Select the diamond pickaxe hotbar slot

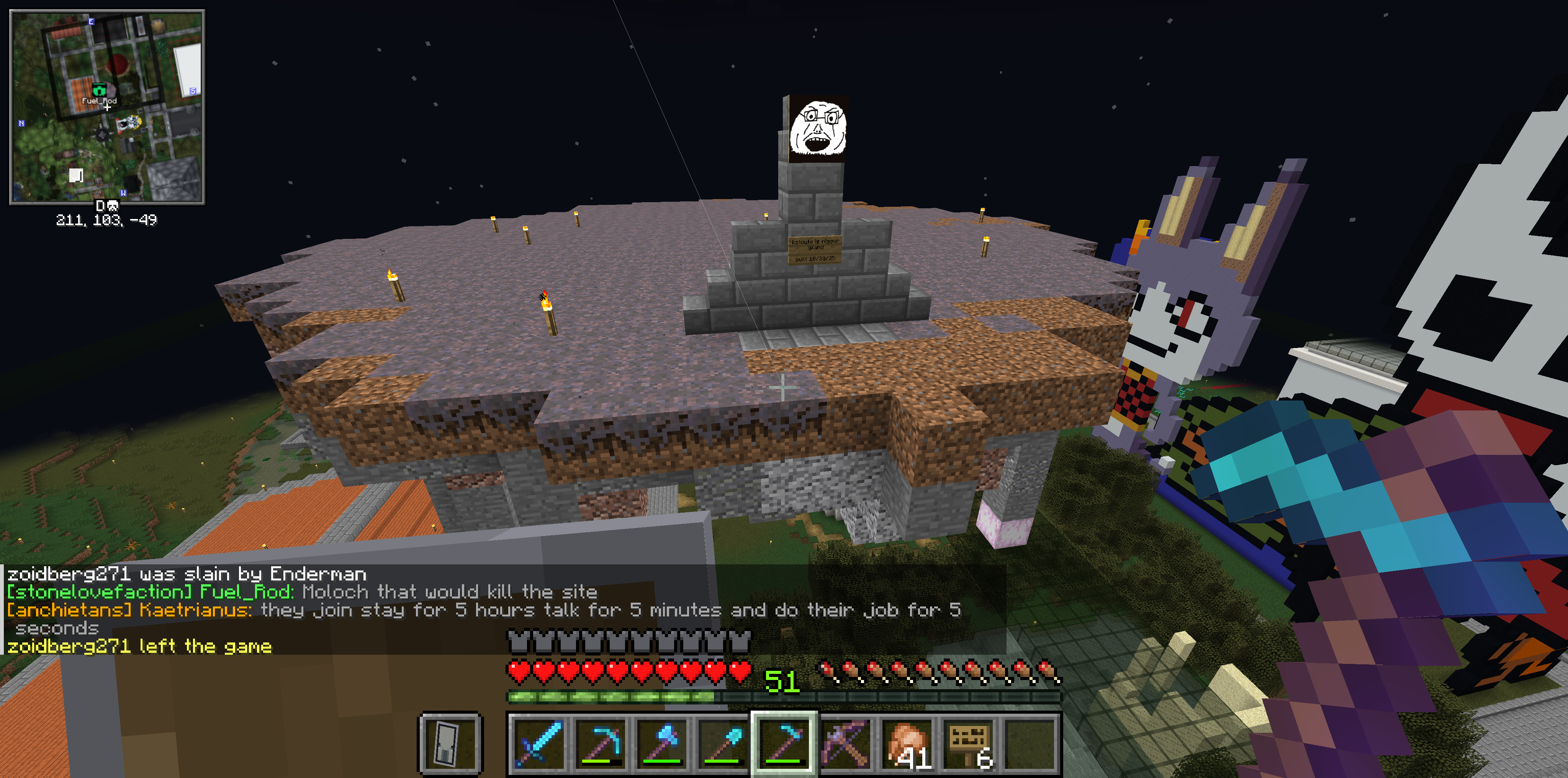(599, 743)
